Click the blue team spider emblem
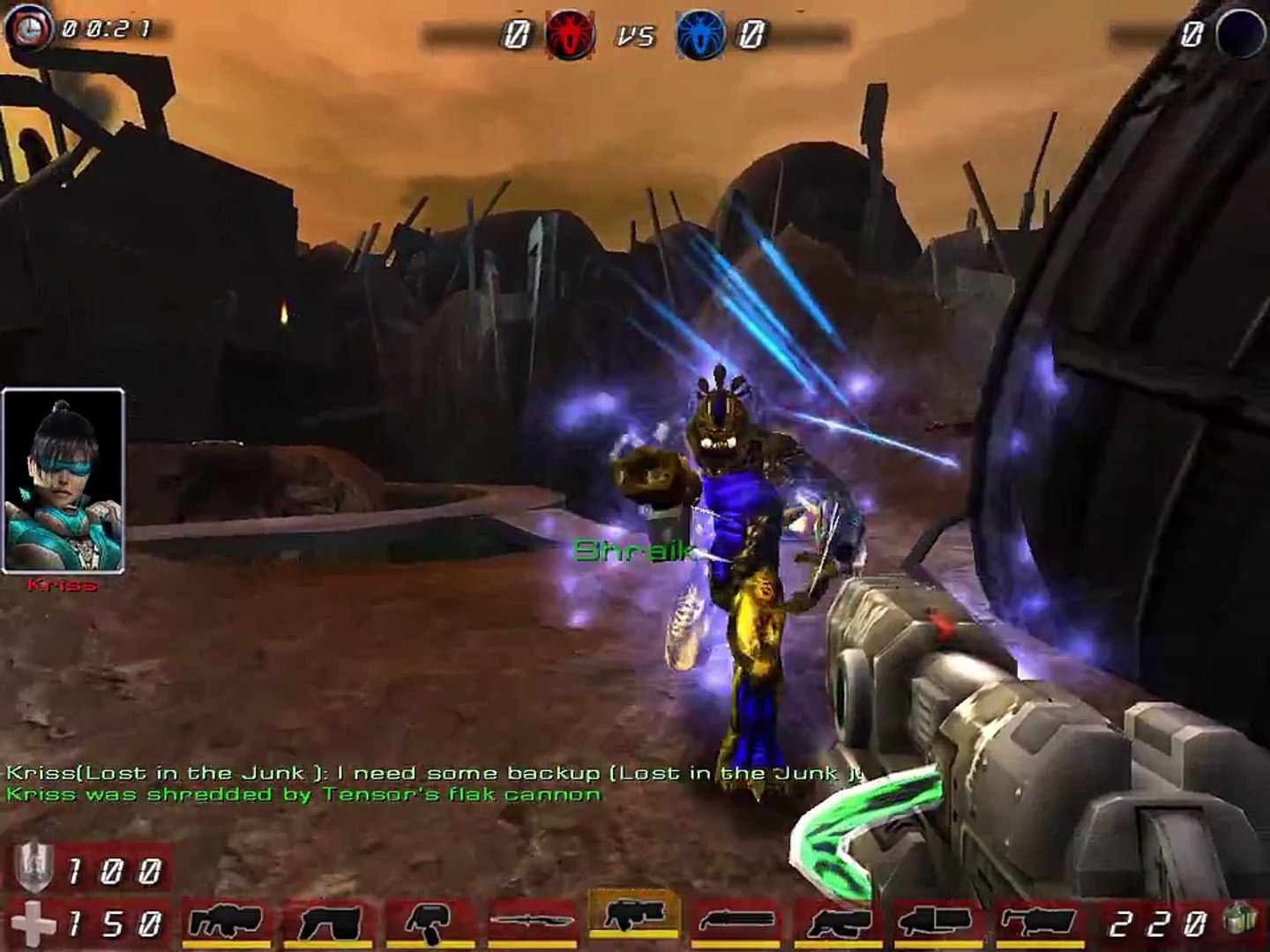Screen dimensions: 1270x952 coord(701,35)
